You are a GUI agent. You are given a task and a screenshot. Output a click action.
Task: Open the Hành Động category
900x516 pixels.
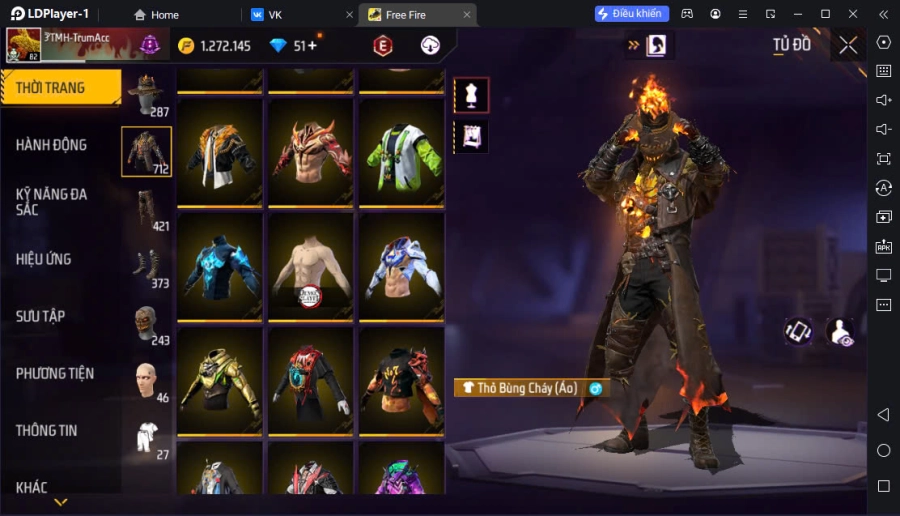tap(52, 145)
